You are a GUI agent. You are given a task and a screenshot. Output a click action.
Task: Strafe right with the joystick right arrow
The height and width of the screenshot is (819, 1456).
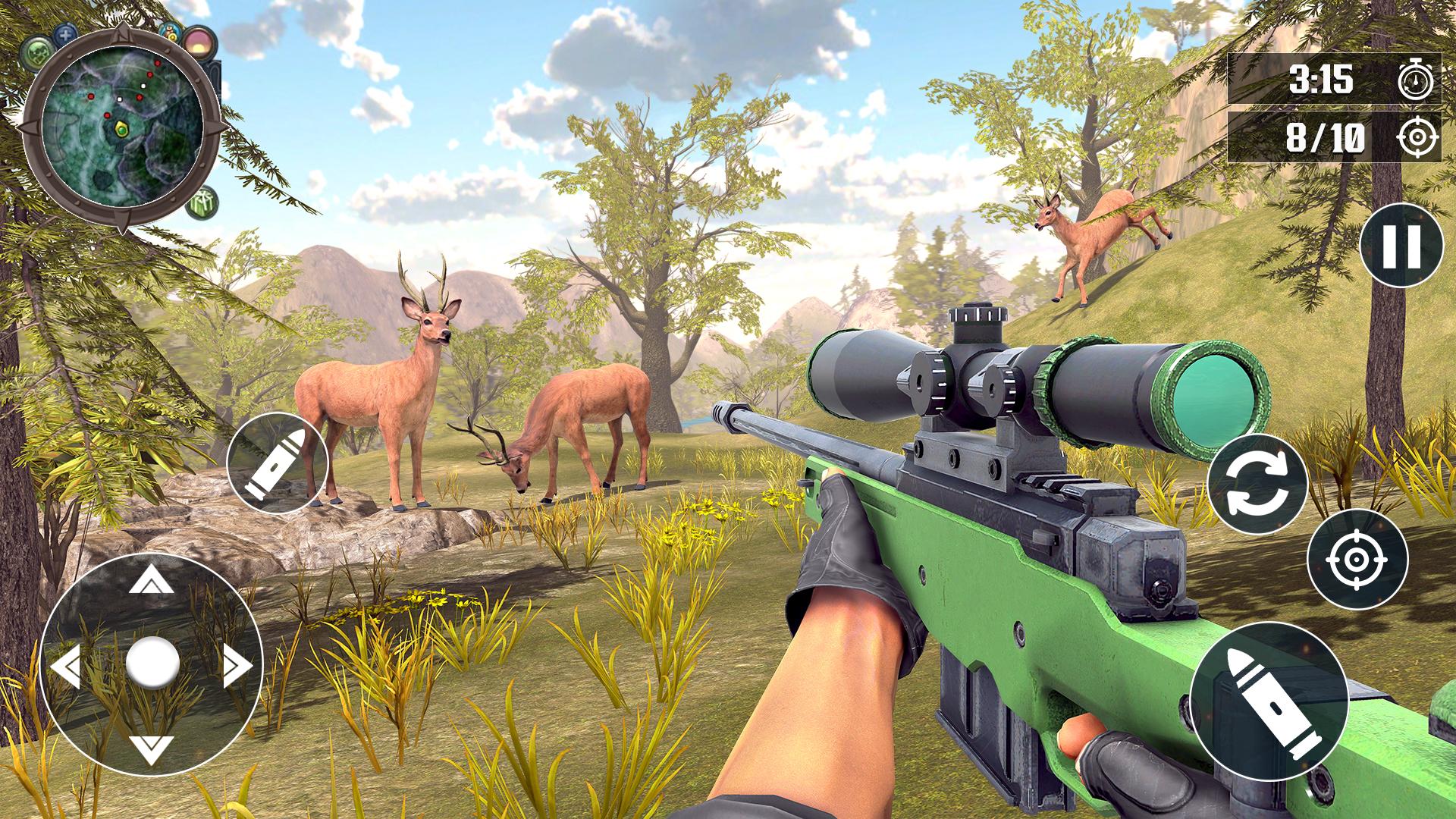pyautogui.click(x=237, y=666)
